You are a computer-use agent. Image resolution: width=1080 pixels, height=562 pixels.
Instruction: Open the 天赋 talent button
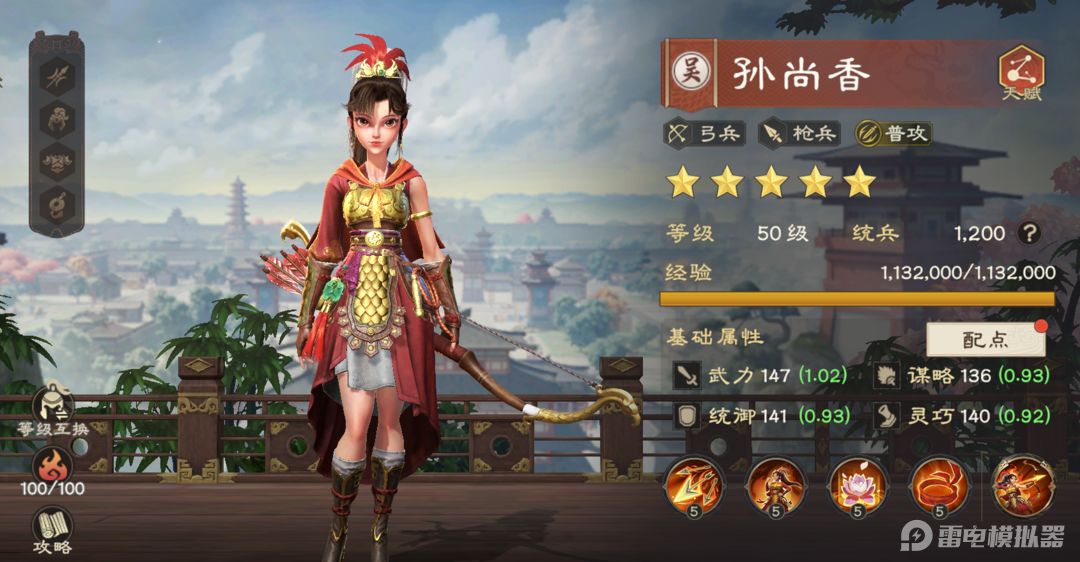point(1021,74)
